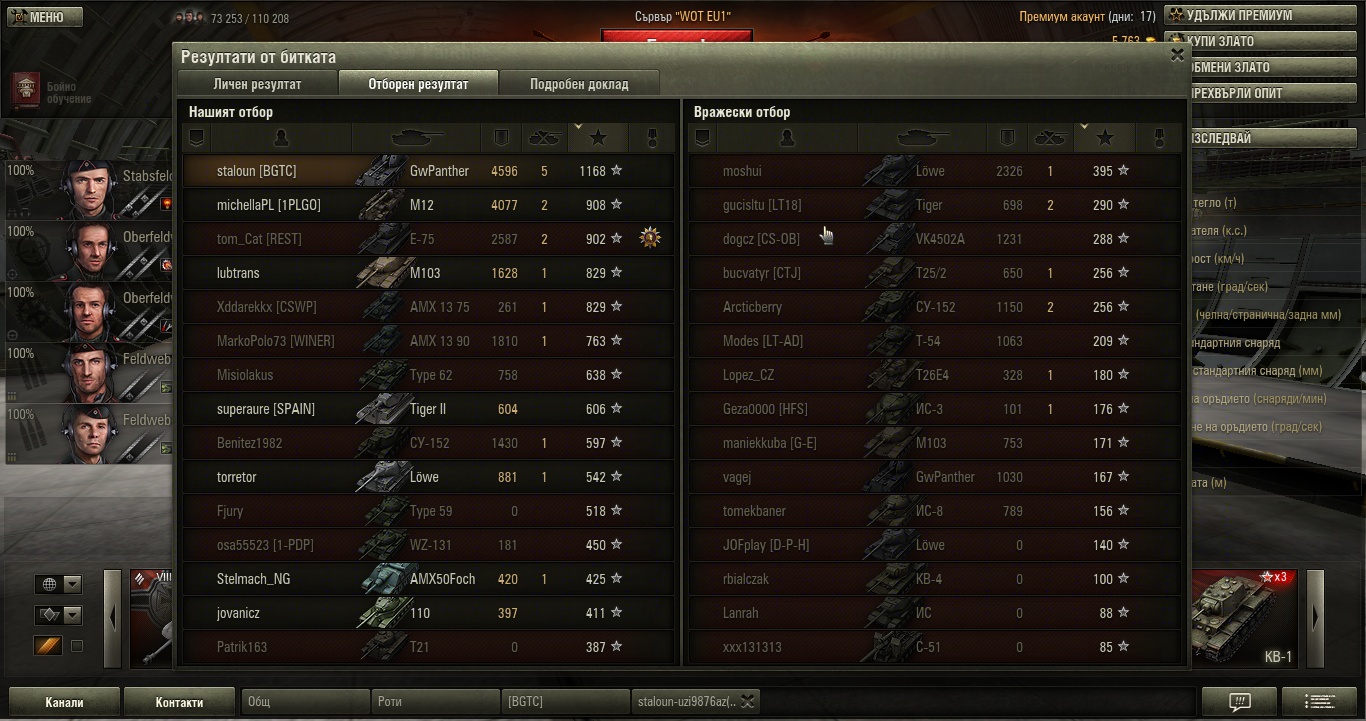Open the МЕНЮ button

coord(42,17)
